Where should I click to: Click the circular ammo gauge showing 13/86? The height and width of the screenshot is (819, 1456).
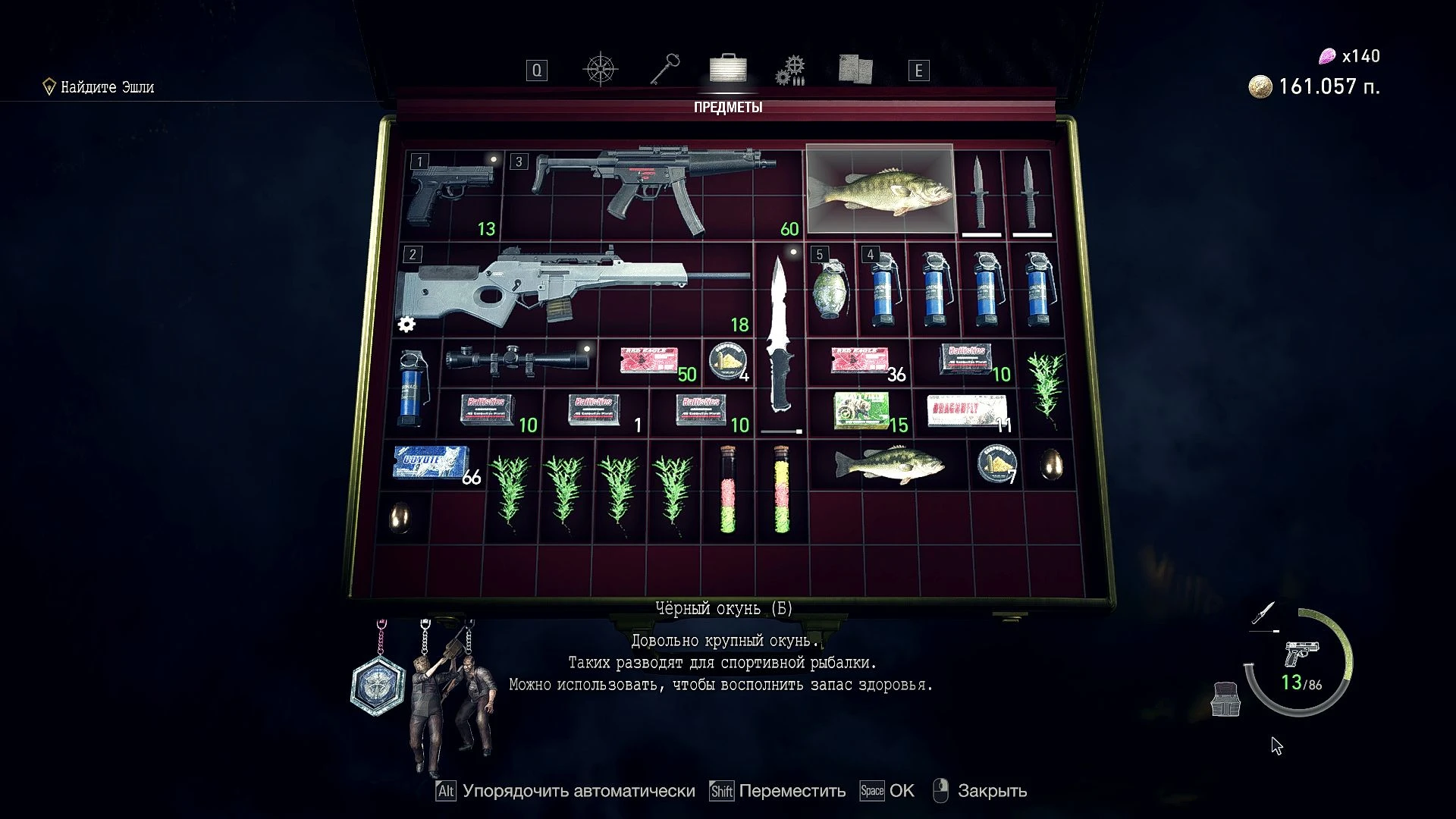1300,682
